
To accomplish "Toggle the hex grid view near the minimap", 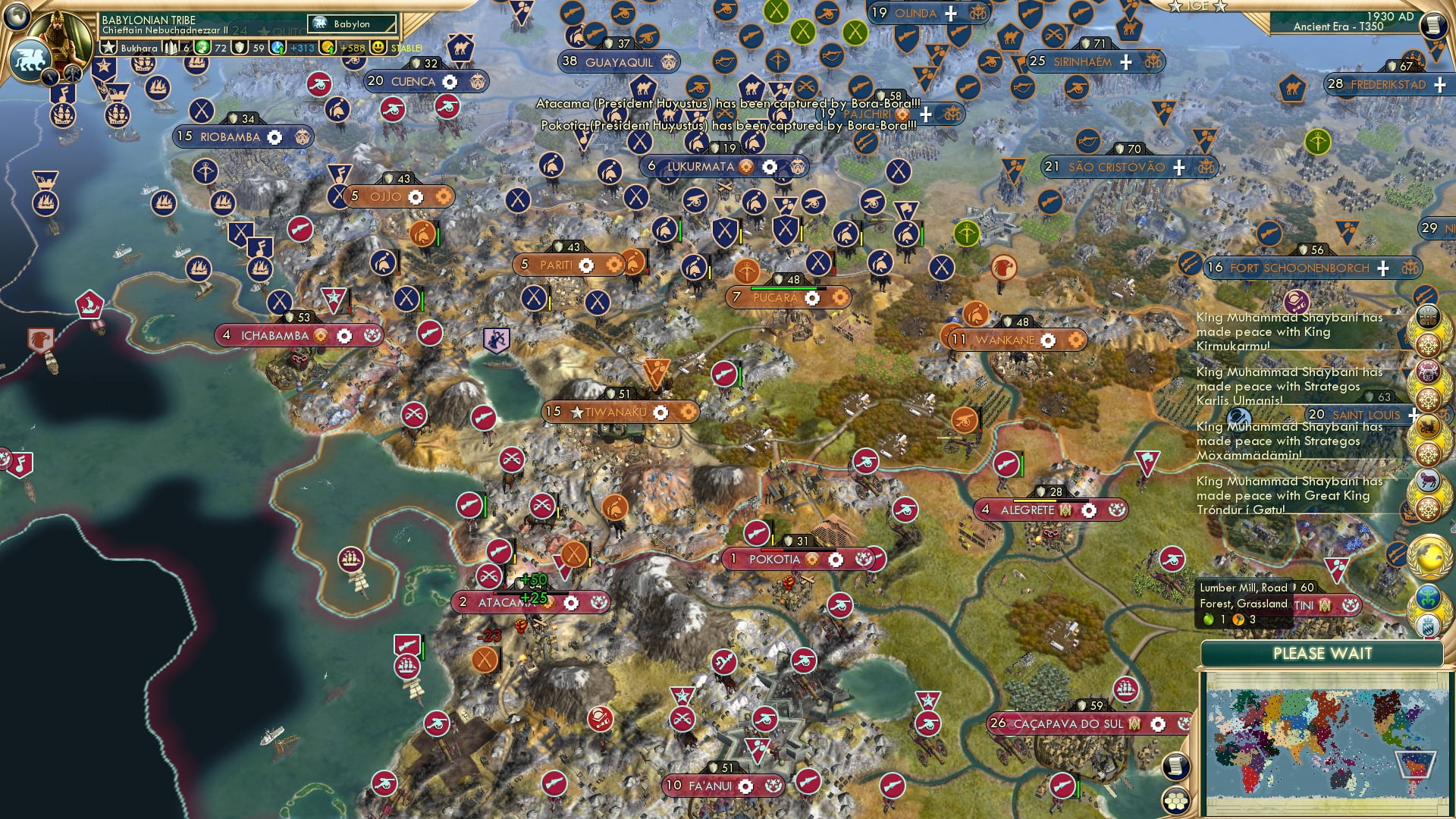I will pyautogui.click(x=1175, y=800).
